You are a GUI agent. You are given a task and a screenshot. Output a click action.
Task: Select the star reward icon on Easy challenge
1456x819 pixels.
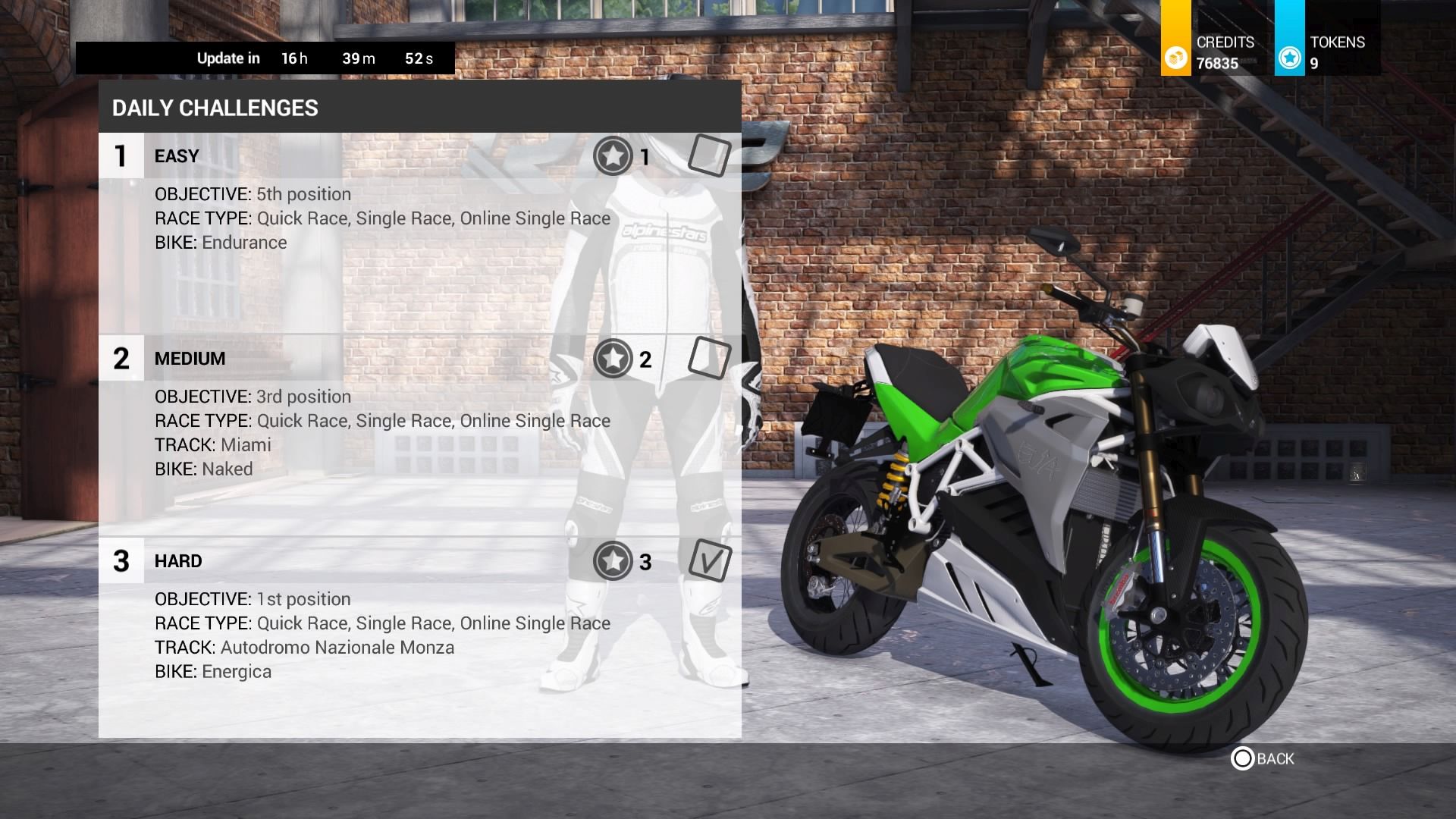[x=613, y=157]
